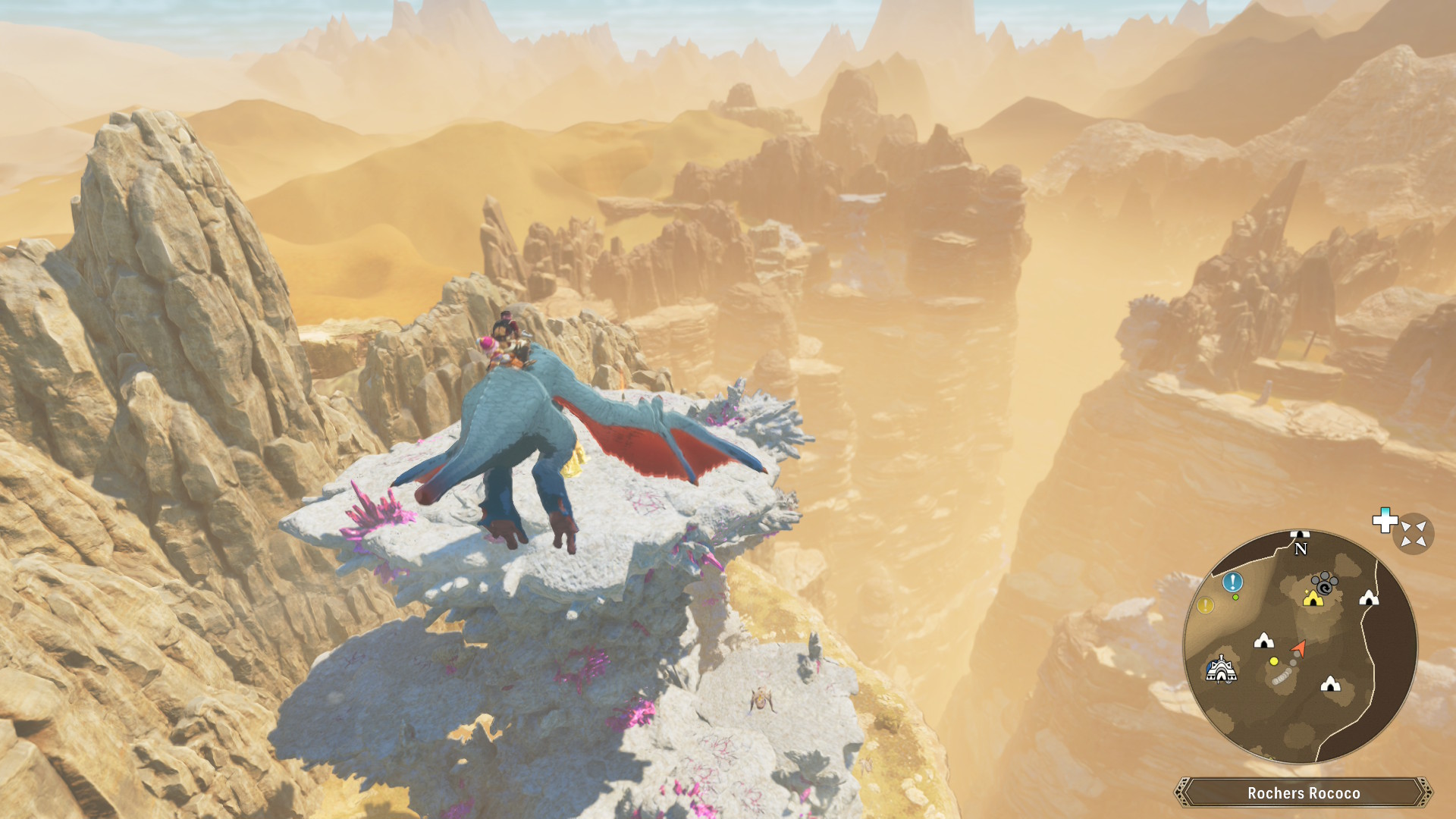Image resolution: width=1456 pixels, height=819 pixels.
Task: Click the yellow dot marker on minimap
Action: point(1274,661)
